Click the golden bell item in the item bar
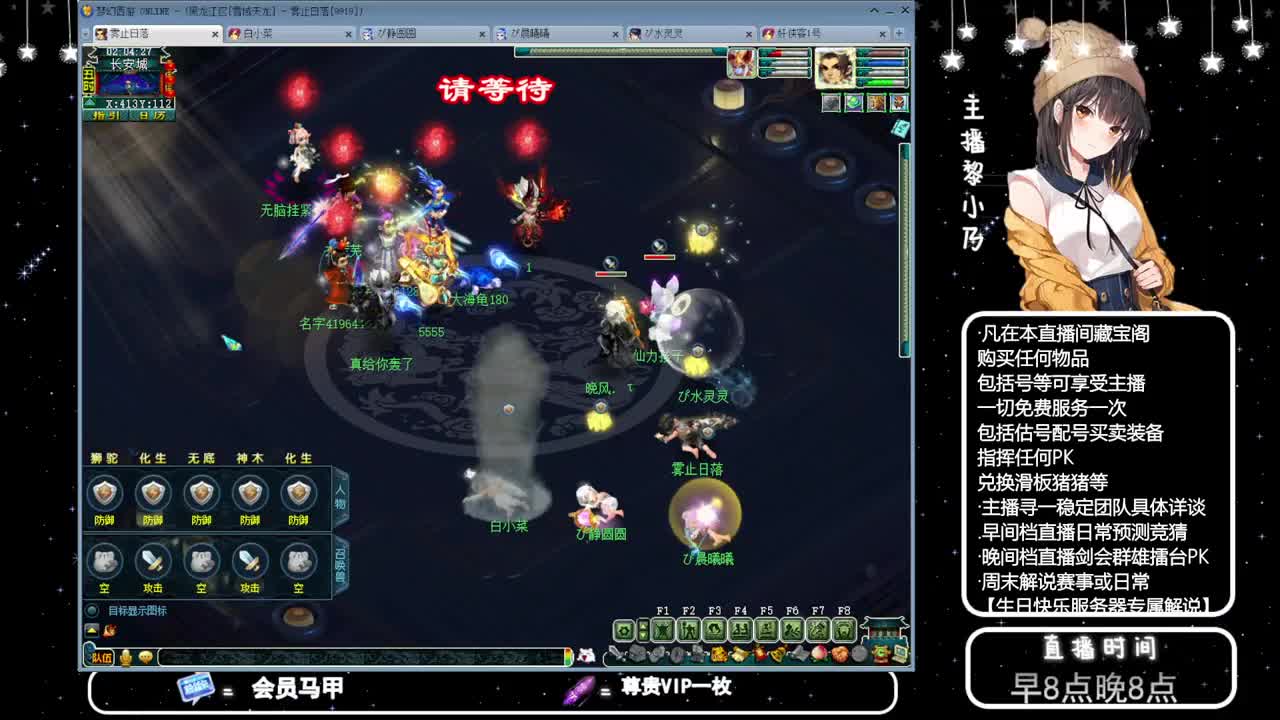Viewport: 1280px width, 720px height. 777,655
